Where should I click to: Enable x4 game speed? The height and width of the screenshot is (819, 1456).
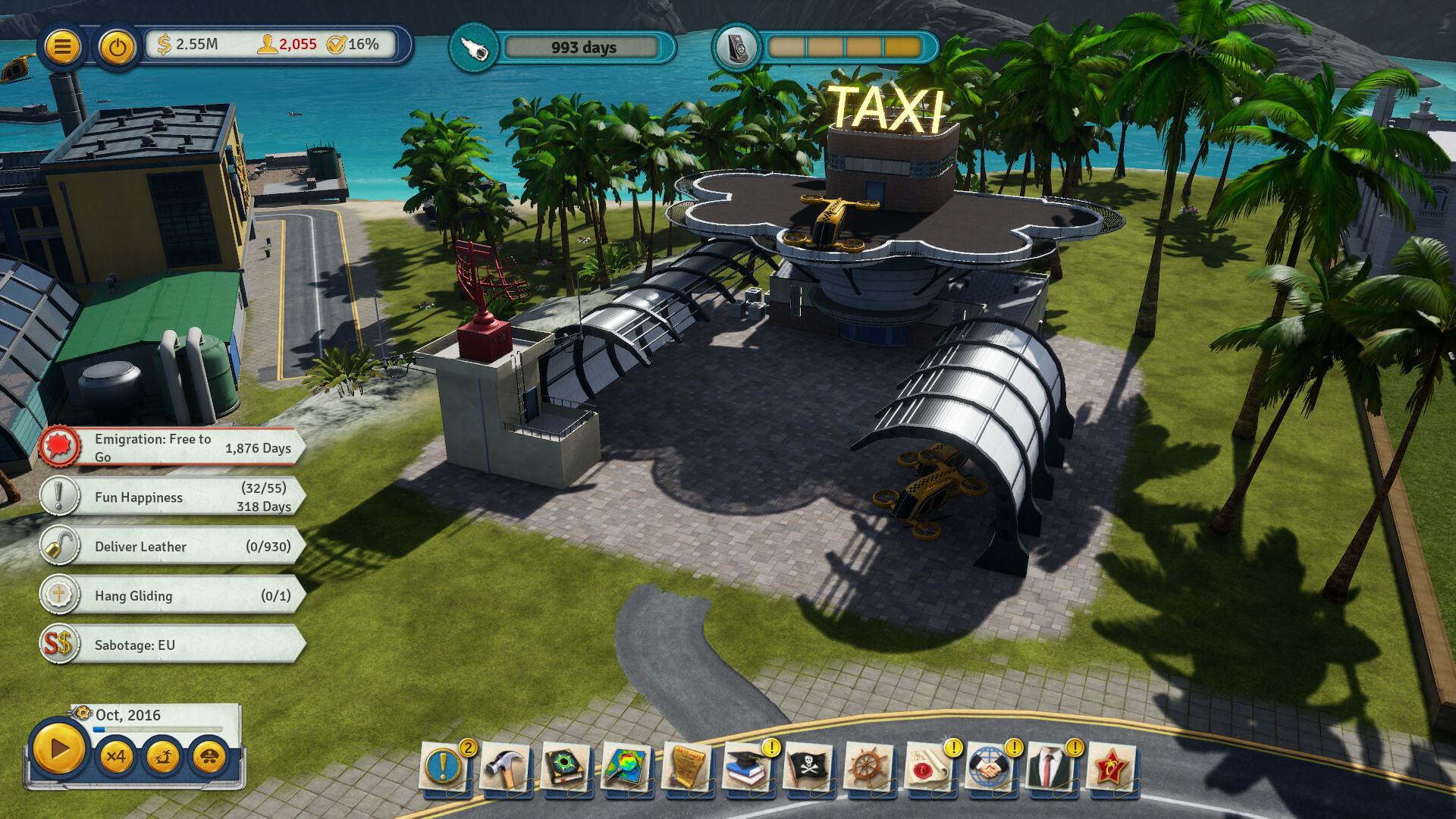[x=118, y=757]
